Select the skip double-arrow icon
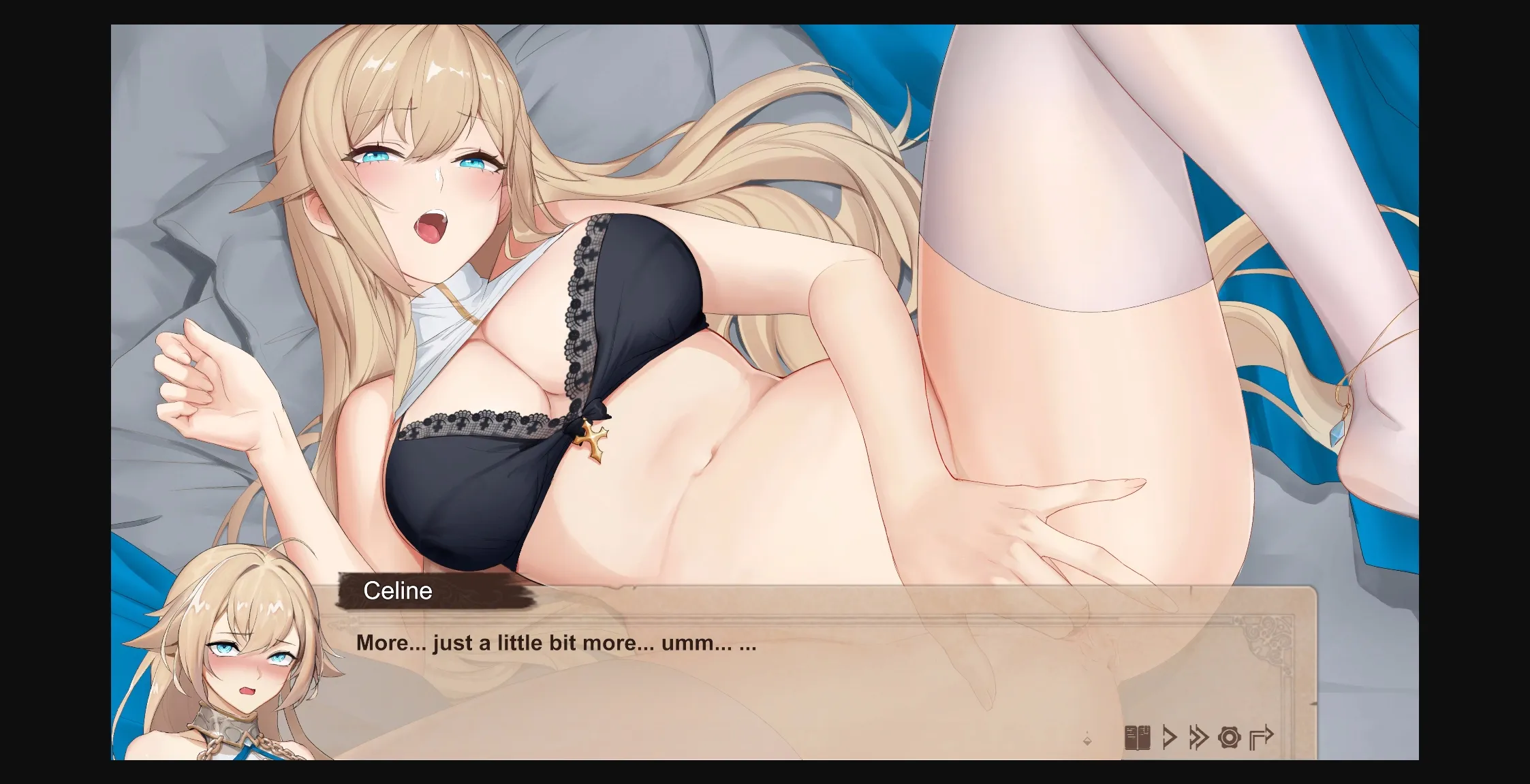The height and width of the screenshot is (784, 1530). 1198,738
